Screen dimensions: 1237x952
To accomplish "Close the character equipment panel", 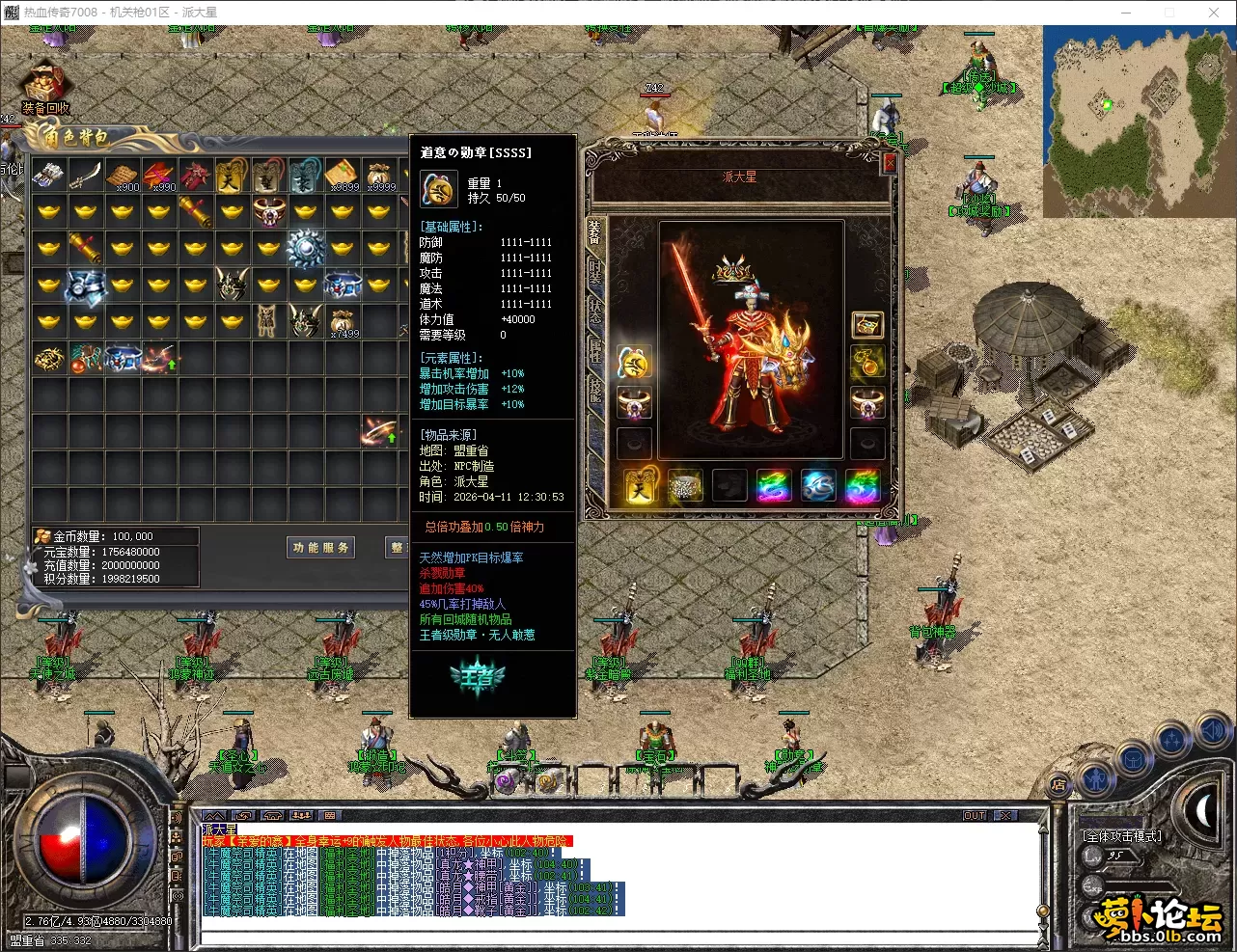I will pyautogui.click(x=890, y=164).
